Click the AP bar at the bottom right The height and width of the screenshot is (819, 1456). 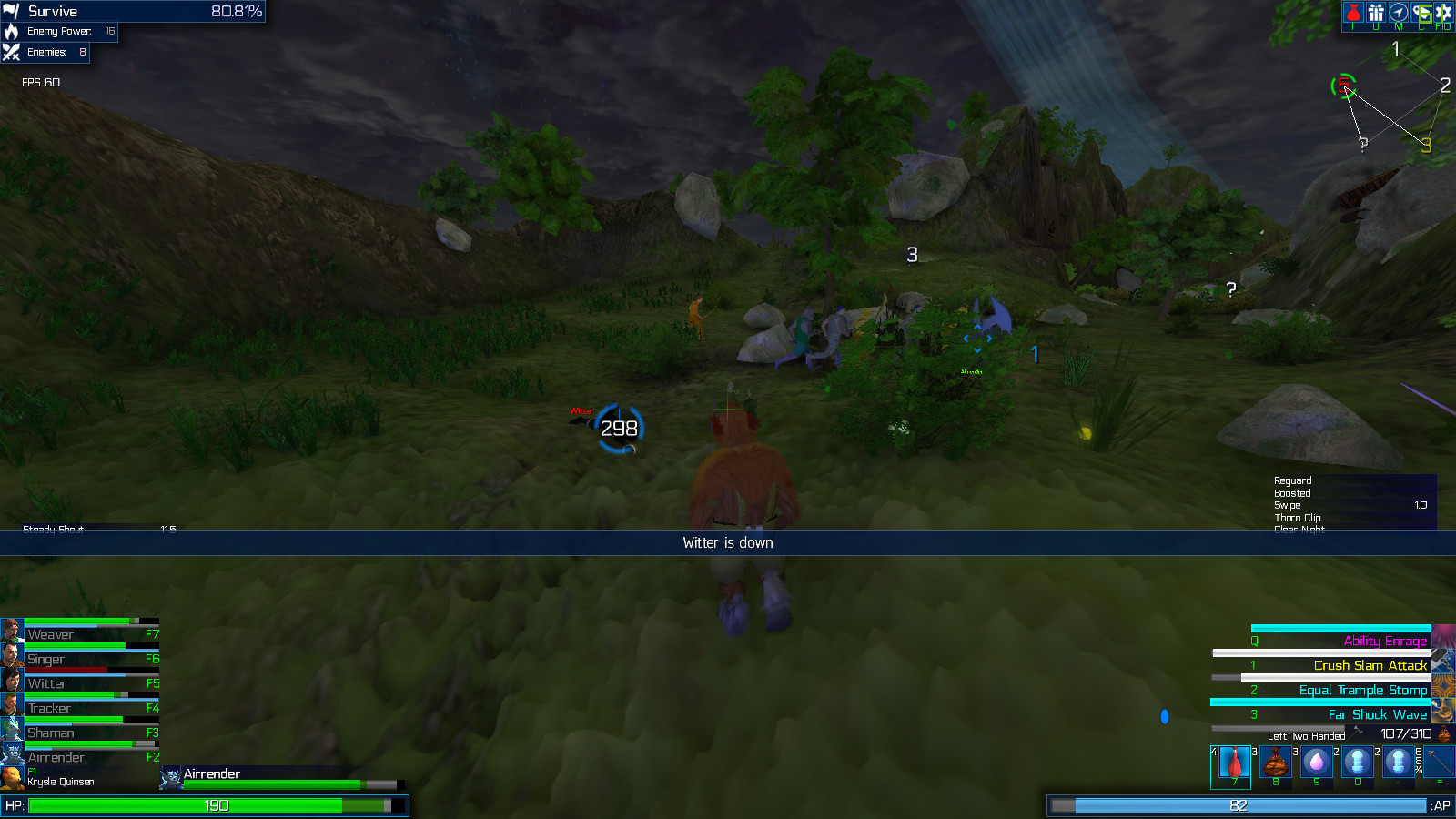(1238, 804)
